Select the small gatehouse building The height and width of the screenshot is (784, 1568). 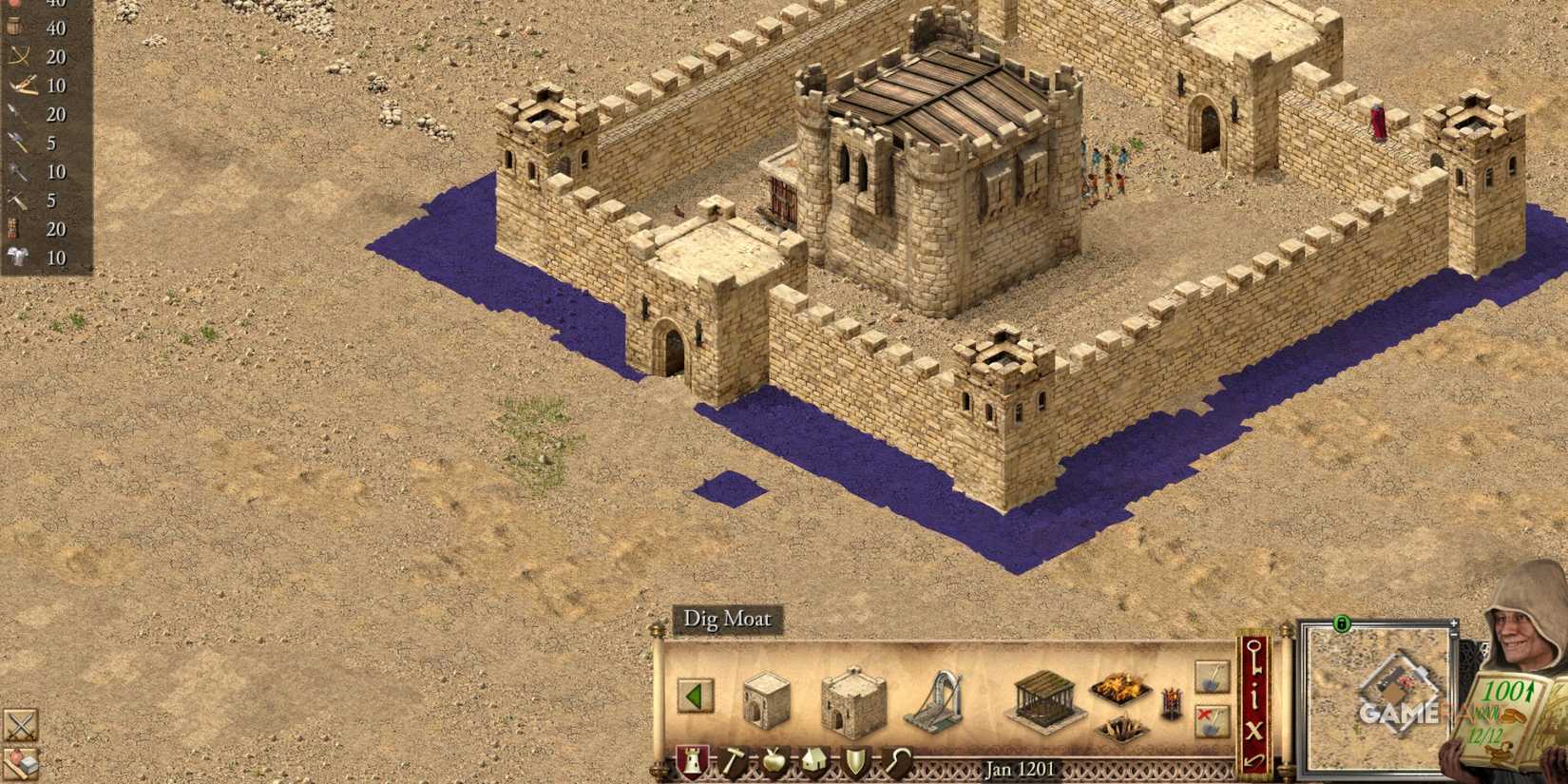click(766, 701)
